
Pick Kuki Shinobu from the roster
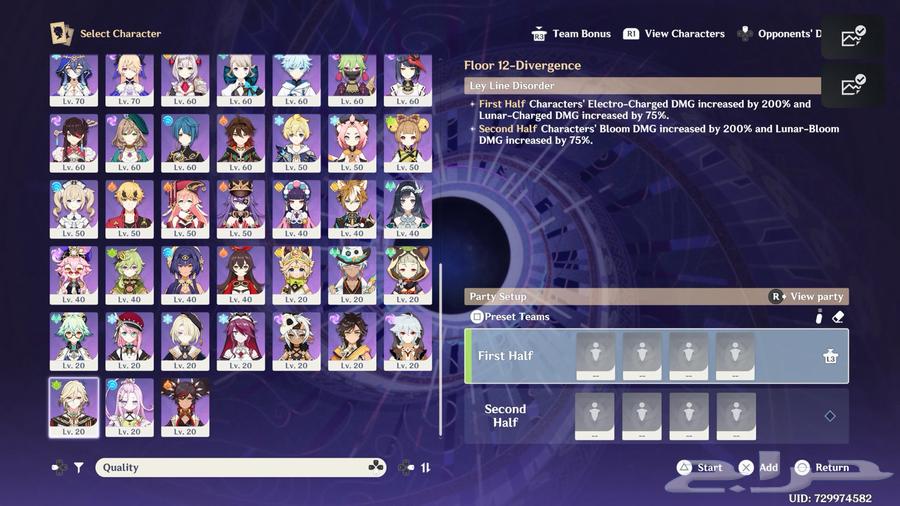(x=353, y=78)
